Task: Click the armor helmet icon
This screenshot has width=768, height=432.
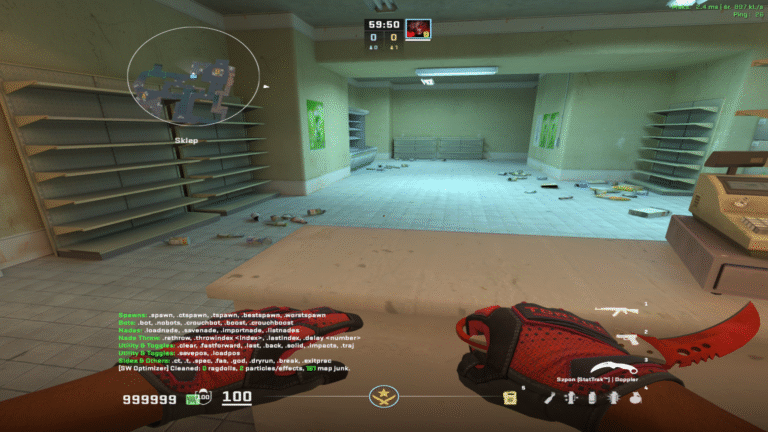Action: (x=205, y=398)
